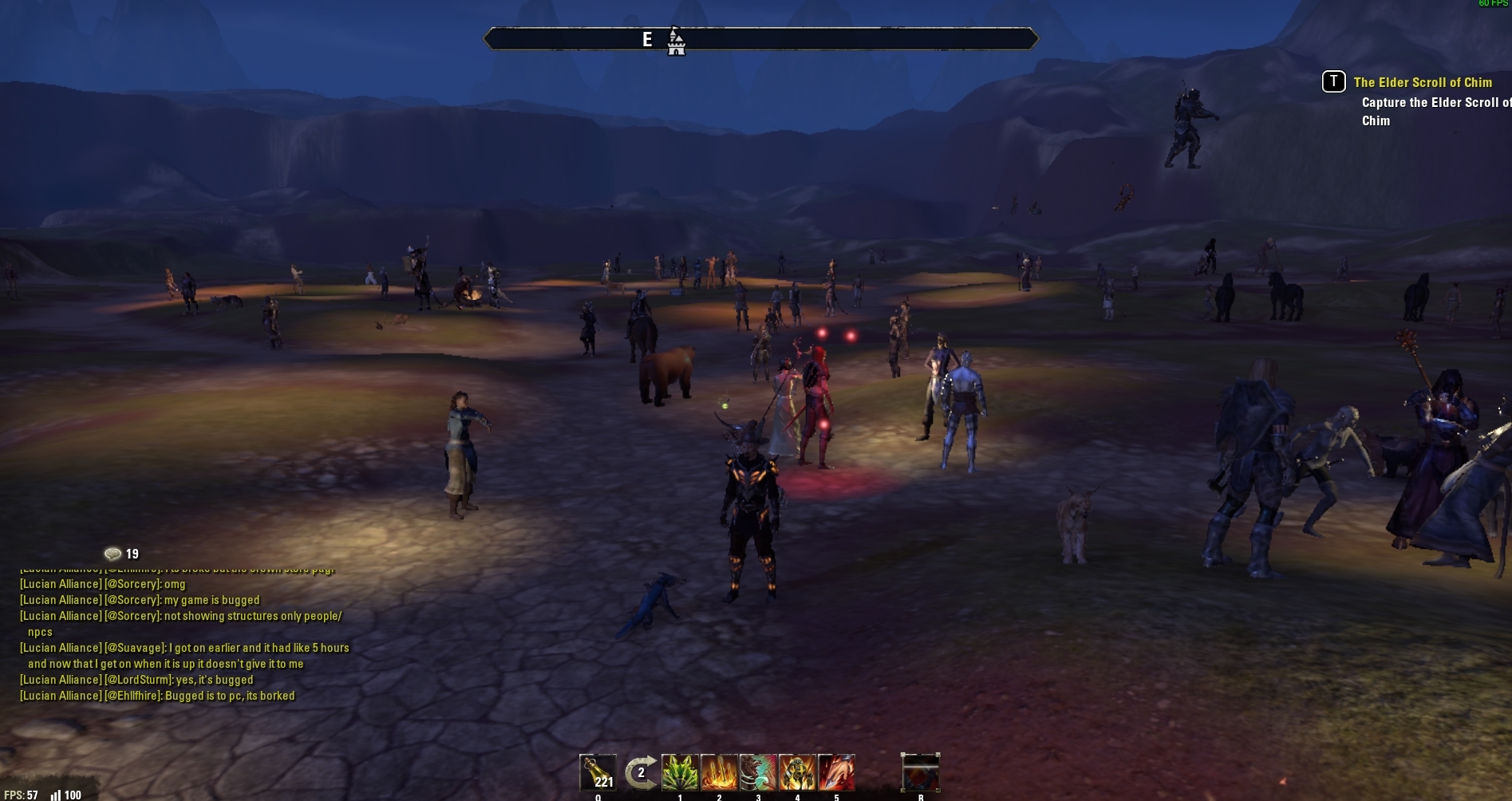Use the red dagger strike ability

click(x=836, y=772)
